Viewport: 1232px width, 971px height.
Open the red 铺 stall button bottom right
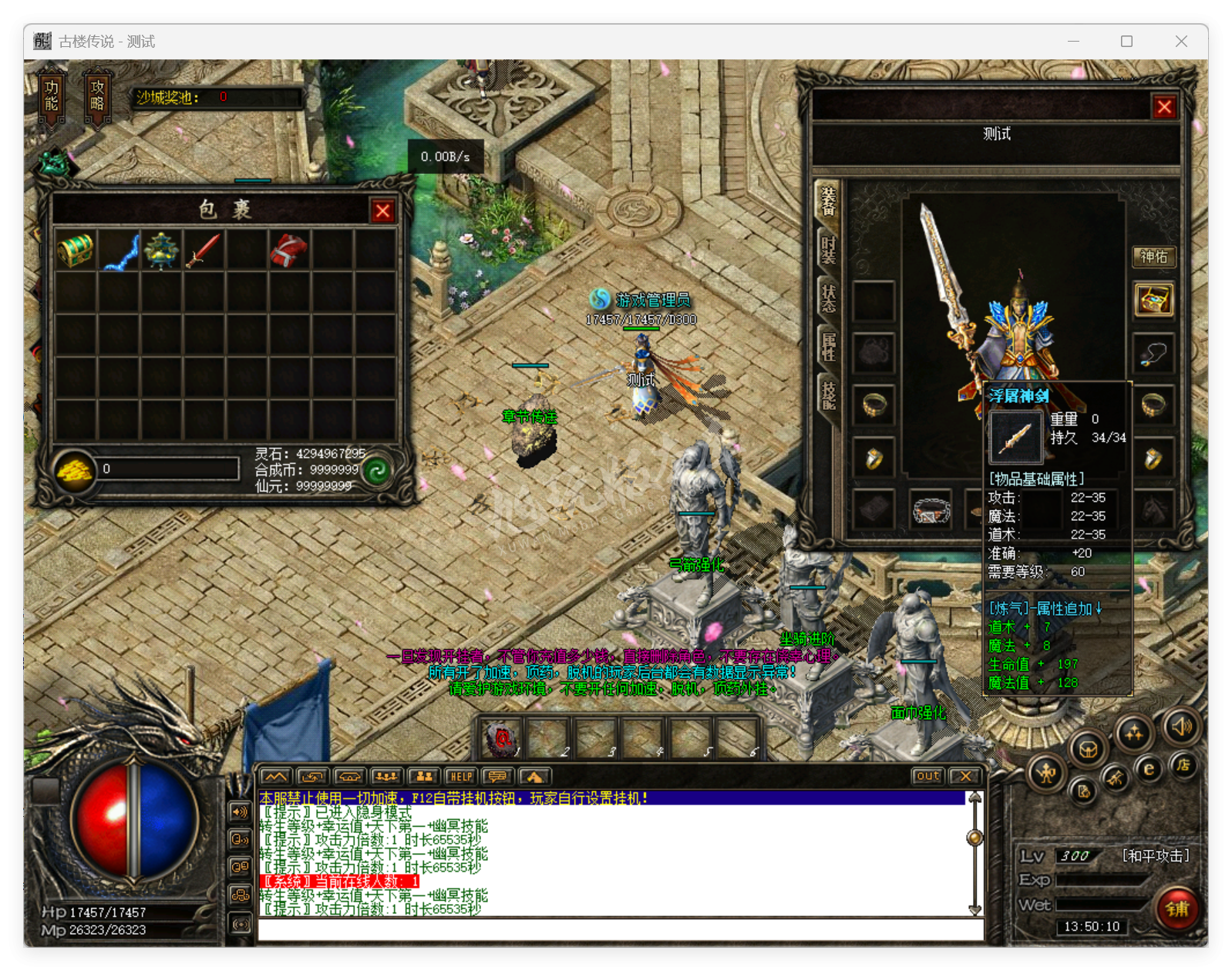pyautogui.click(x=1176, y=910)
